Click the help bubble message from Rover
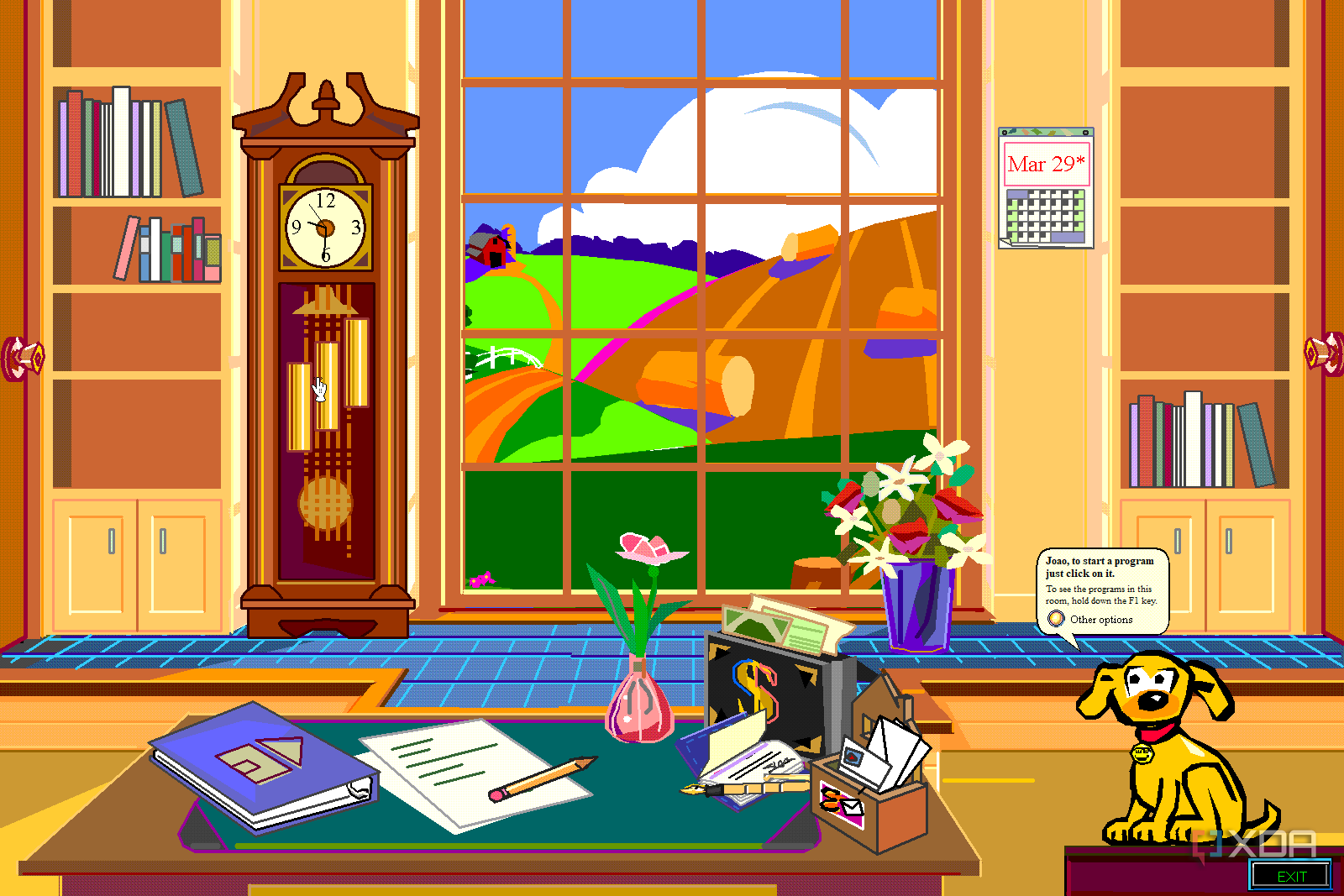 click(1100, 579)
